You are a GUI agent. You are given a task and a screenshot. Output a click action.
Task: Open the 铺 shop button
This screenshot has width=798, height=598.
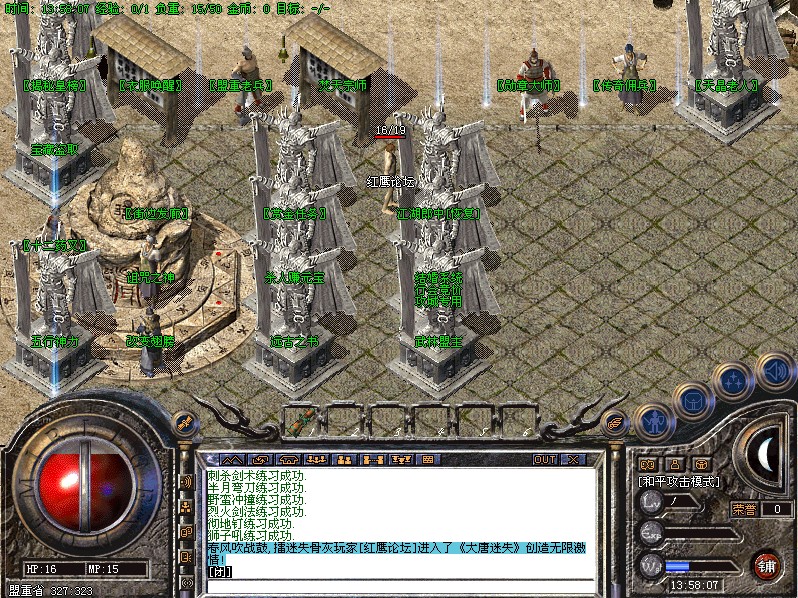point(766,565)
